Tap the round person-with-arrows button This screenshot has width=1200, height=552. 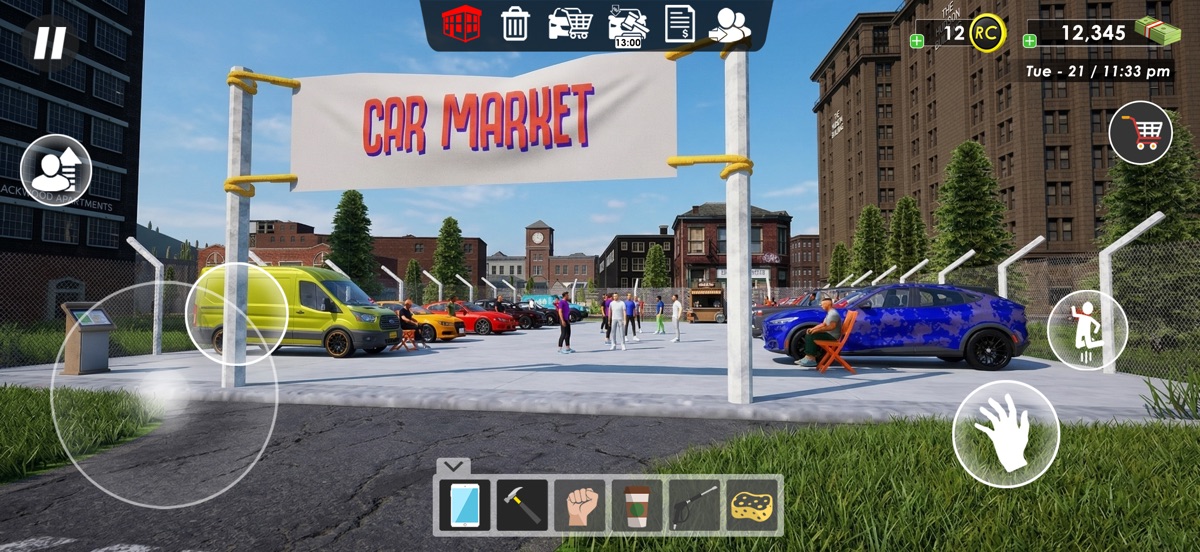coord(56,170)
